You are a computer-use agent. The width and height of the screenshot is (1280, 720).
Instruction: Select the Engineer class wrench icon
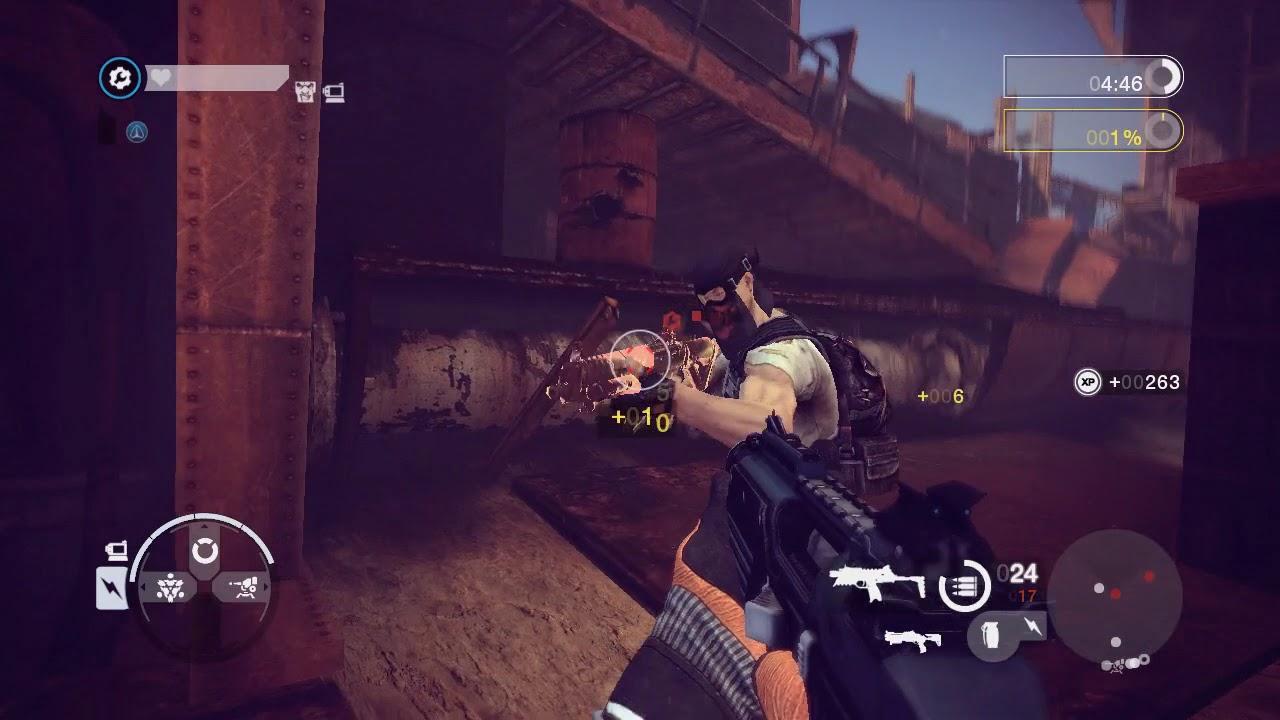[x=120, y=78]
